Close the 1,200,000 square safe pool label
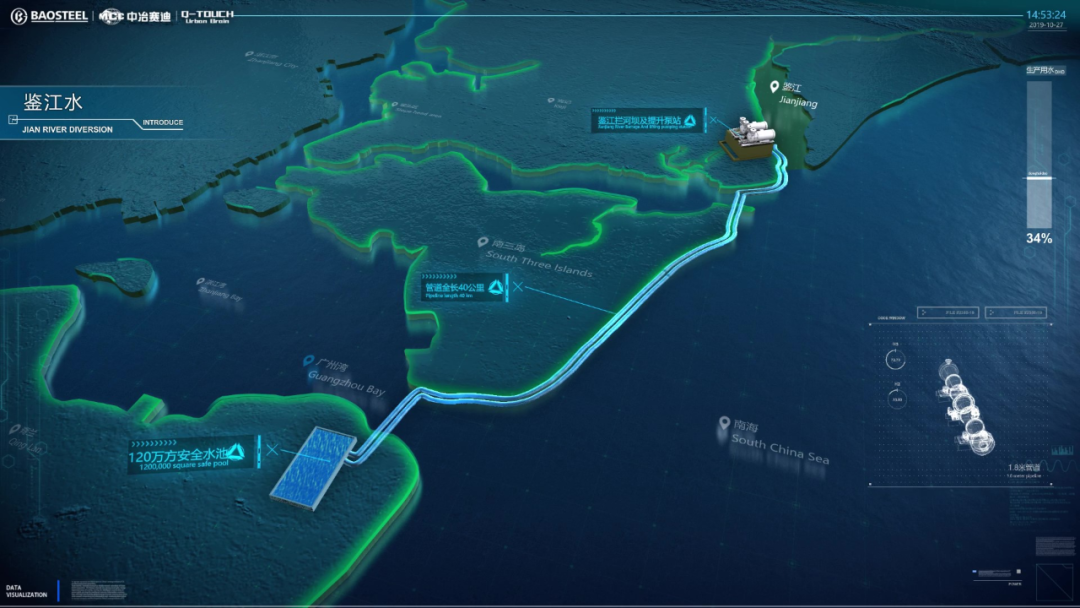1080x608 pixels. [272, 450]
